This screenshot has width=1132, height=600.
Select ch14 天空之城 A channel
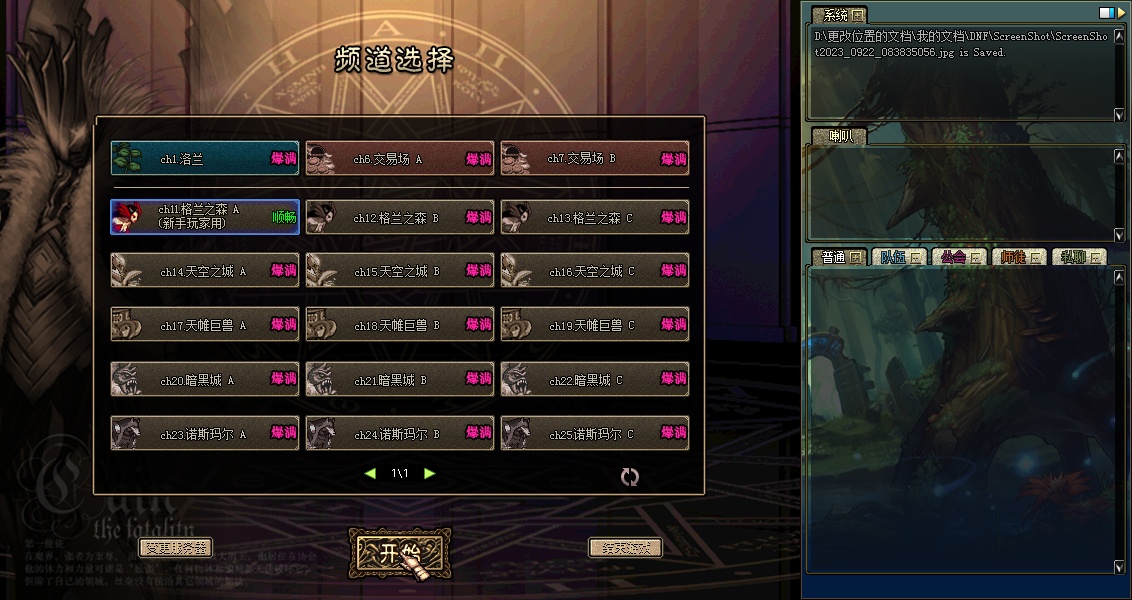coord(204,271)
